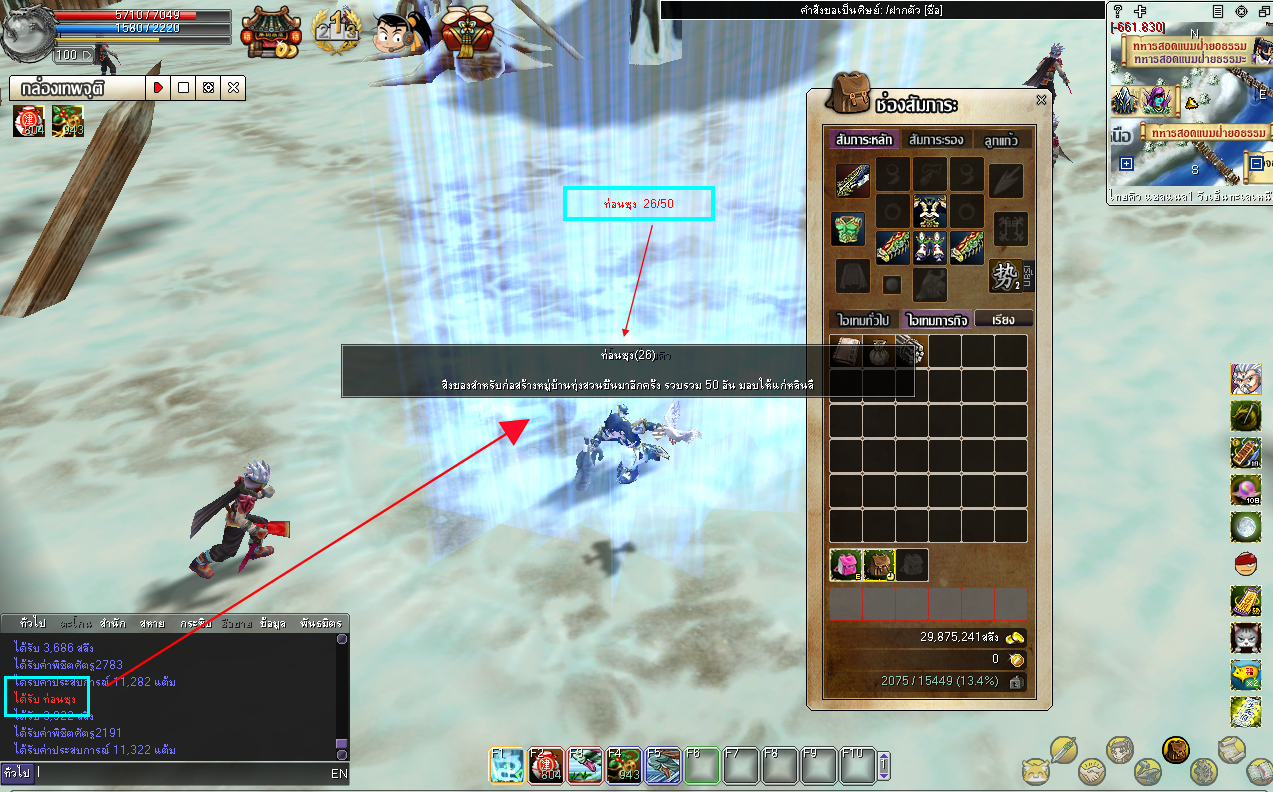This screenshot has height=792, width=1273.
Task: Open the shop building icon
Action: point(270,32)
